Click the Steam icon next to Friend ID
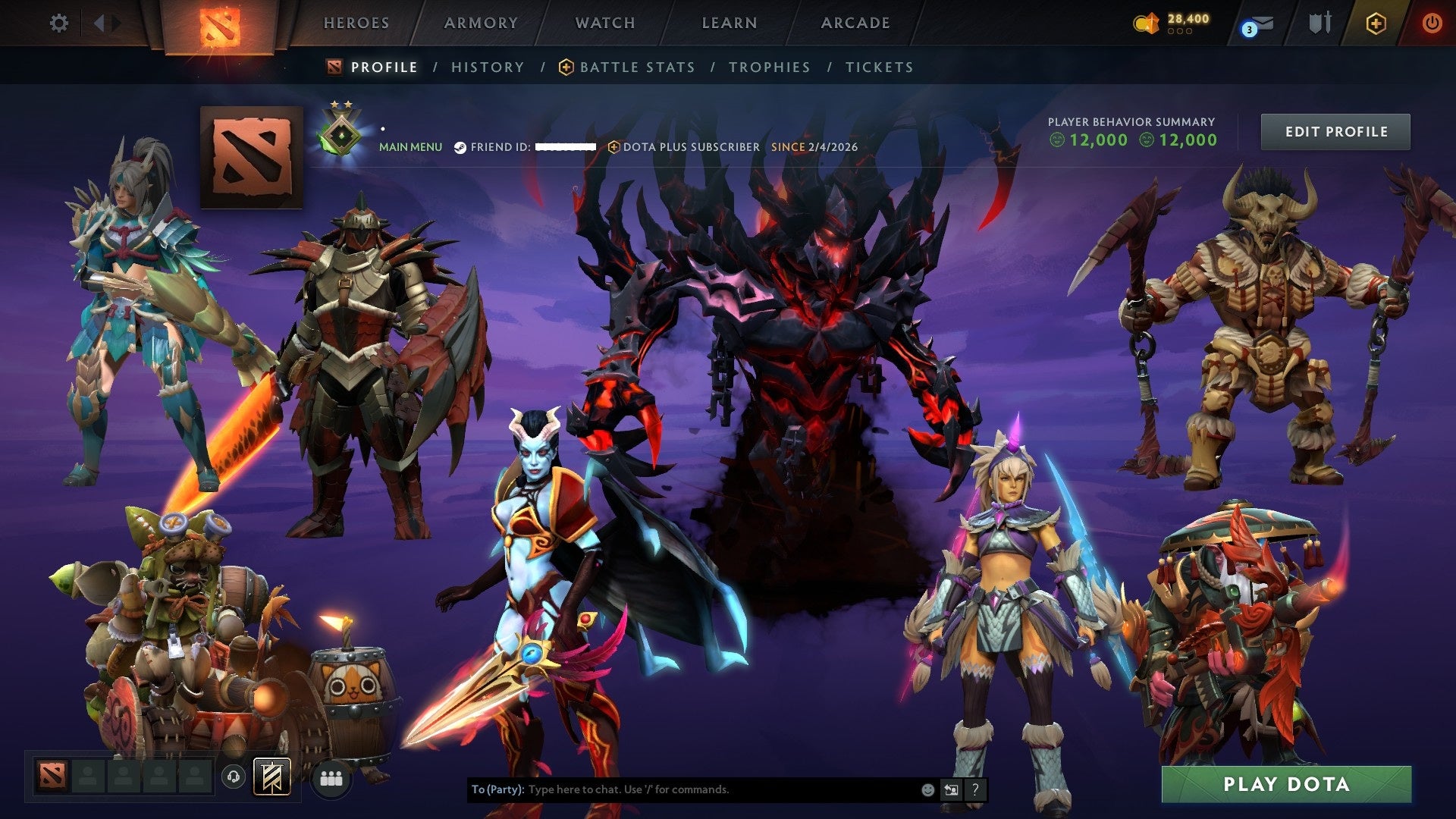 [x=459, y=147]
